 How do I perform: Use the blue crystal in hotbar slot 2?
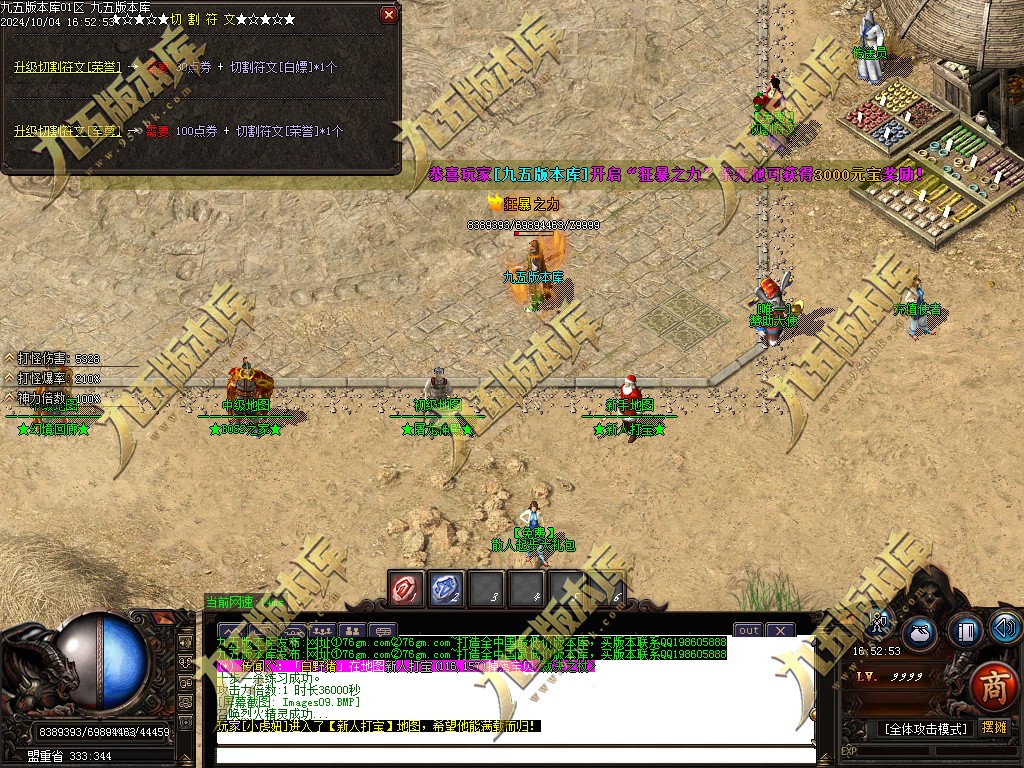tap(447, 589)
